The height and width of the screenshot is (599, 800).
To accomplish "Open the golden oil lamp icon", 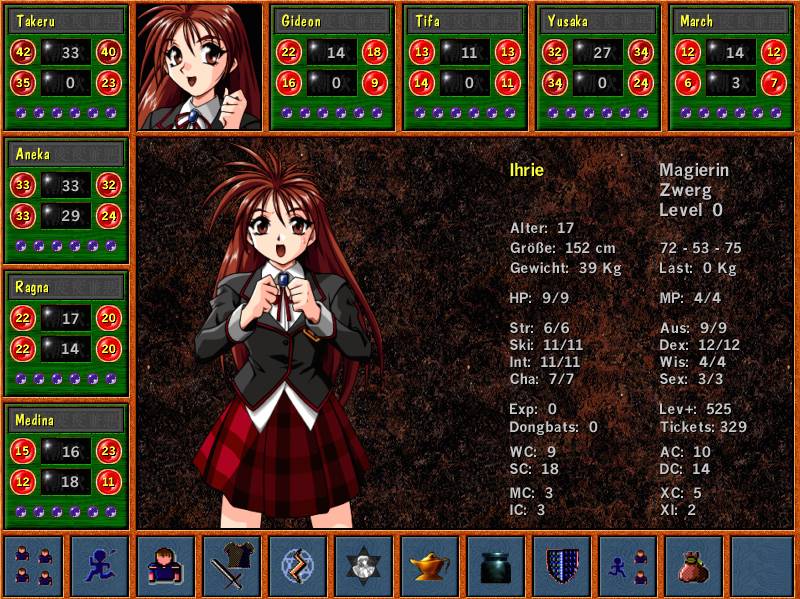I will [430, 566].
